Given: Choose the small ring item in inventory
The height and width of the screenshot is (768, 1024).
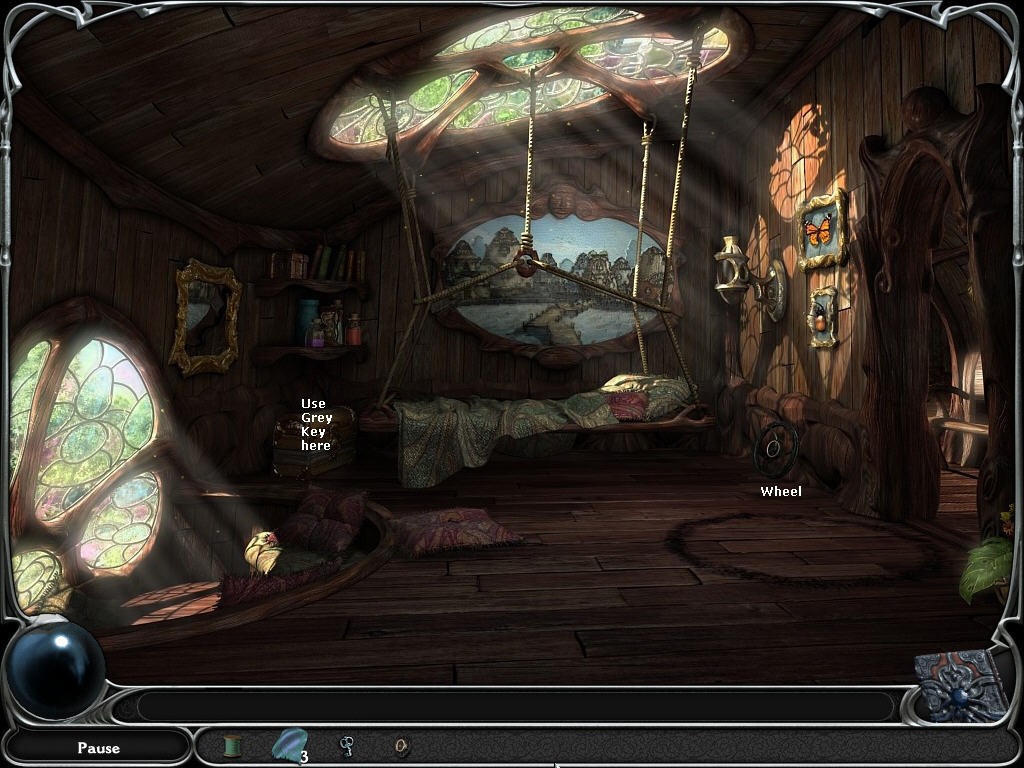Looking at the screenshot, I should click(402, 745).
